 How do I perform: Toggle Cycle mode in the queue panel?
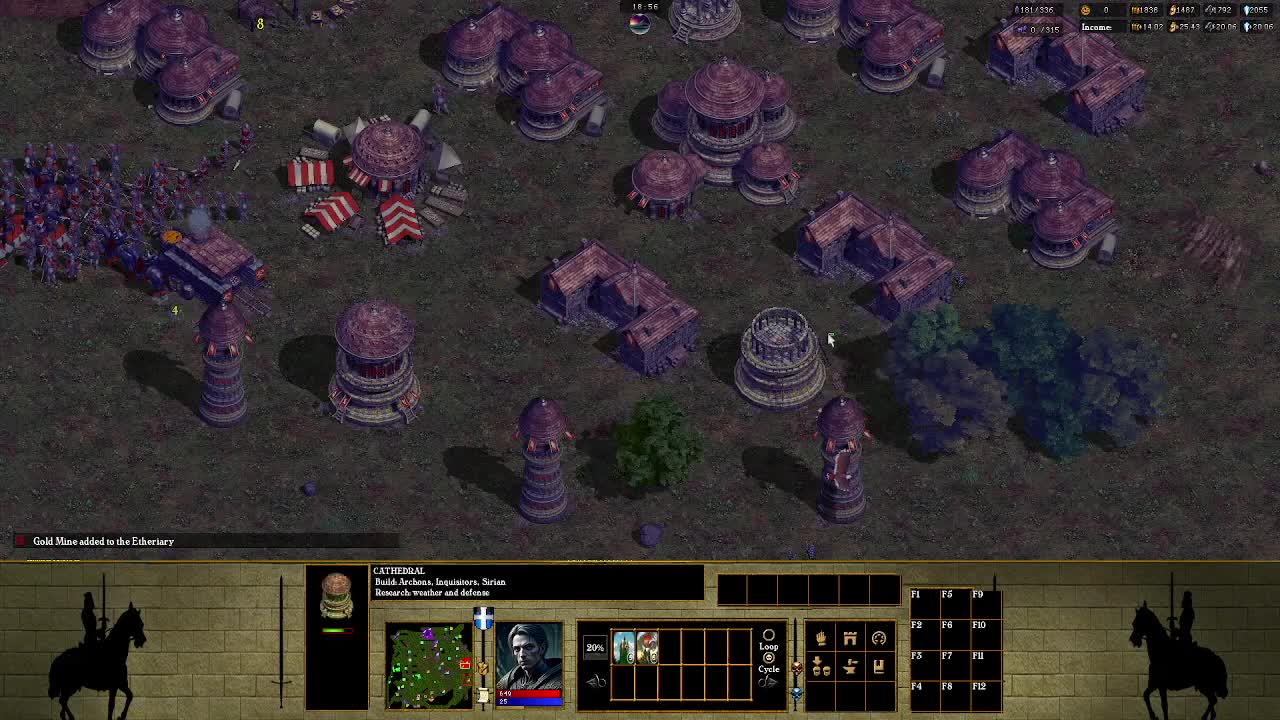coord(769,657)
